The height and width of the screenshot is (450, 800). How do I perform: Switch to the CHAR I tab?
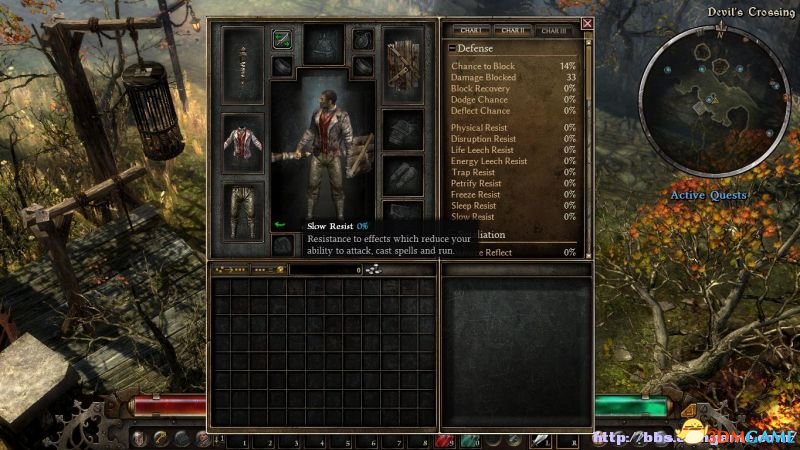[x=467, y=31]
